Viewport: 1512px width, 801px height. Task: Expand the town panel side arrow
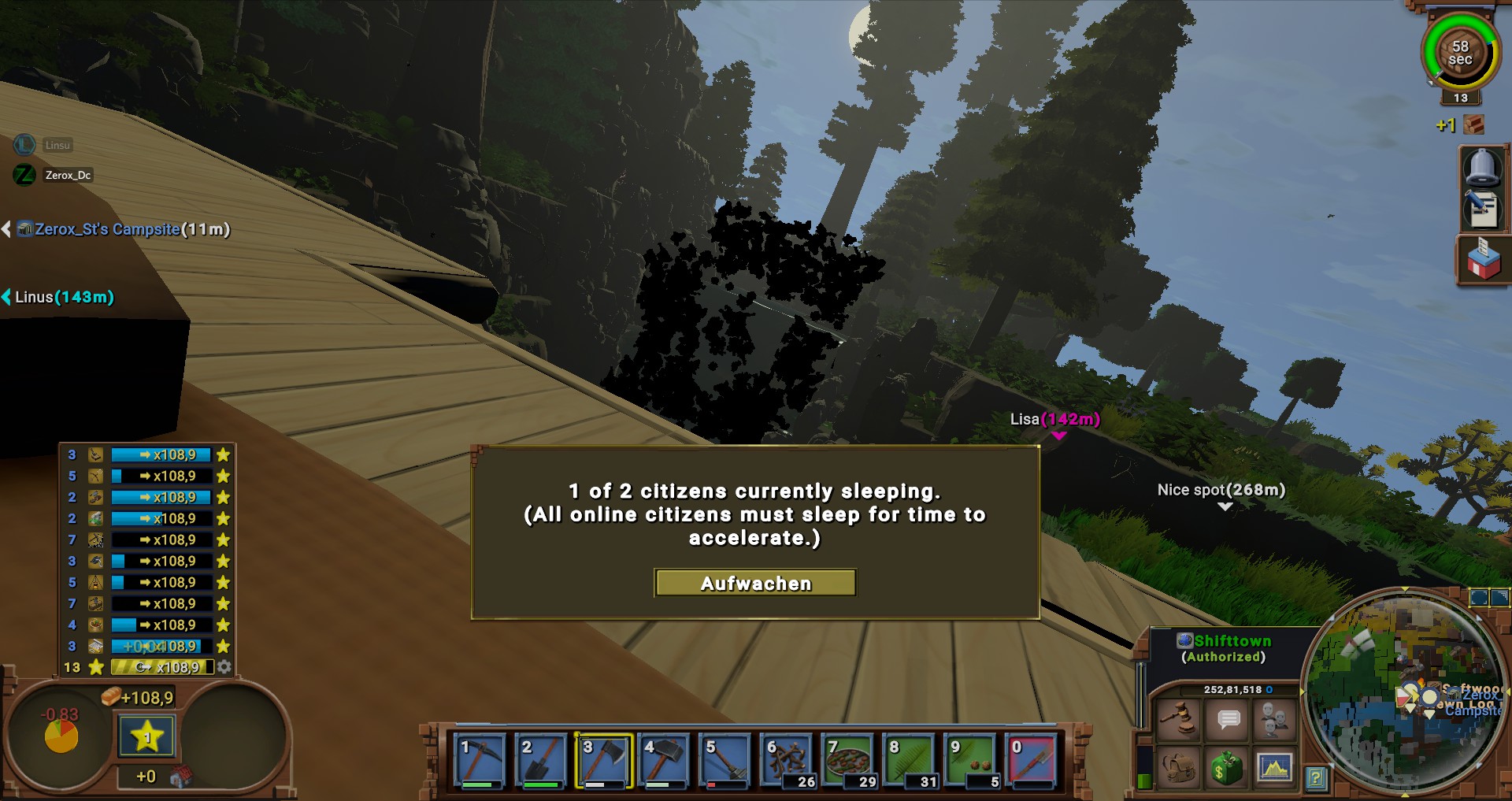[x=1301, y=692]
